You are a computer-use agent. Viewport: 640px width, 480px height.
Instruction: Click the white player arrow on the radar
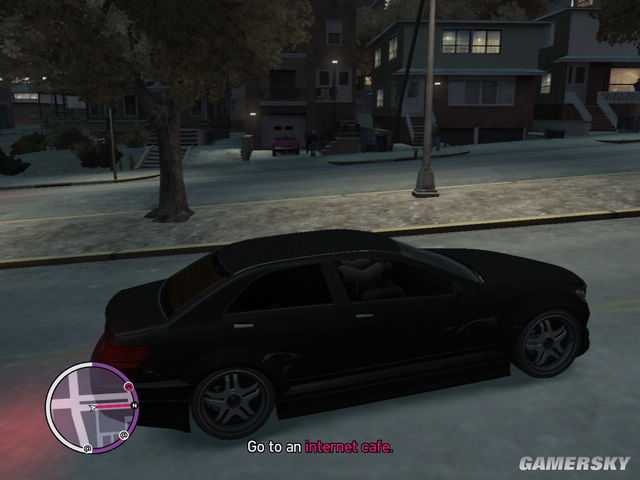tap(93, 408)
